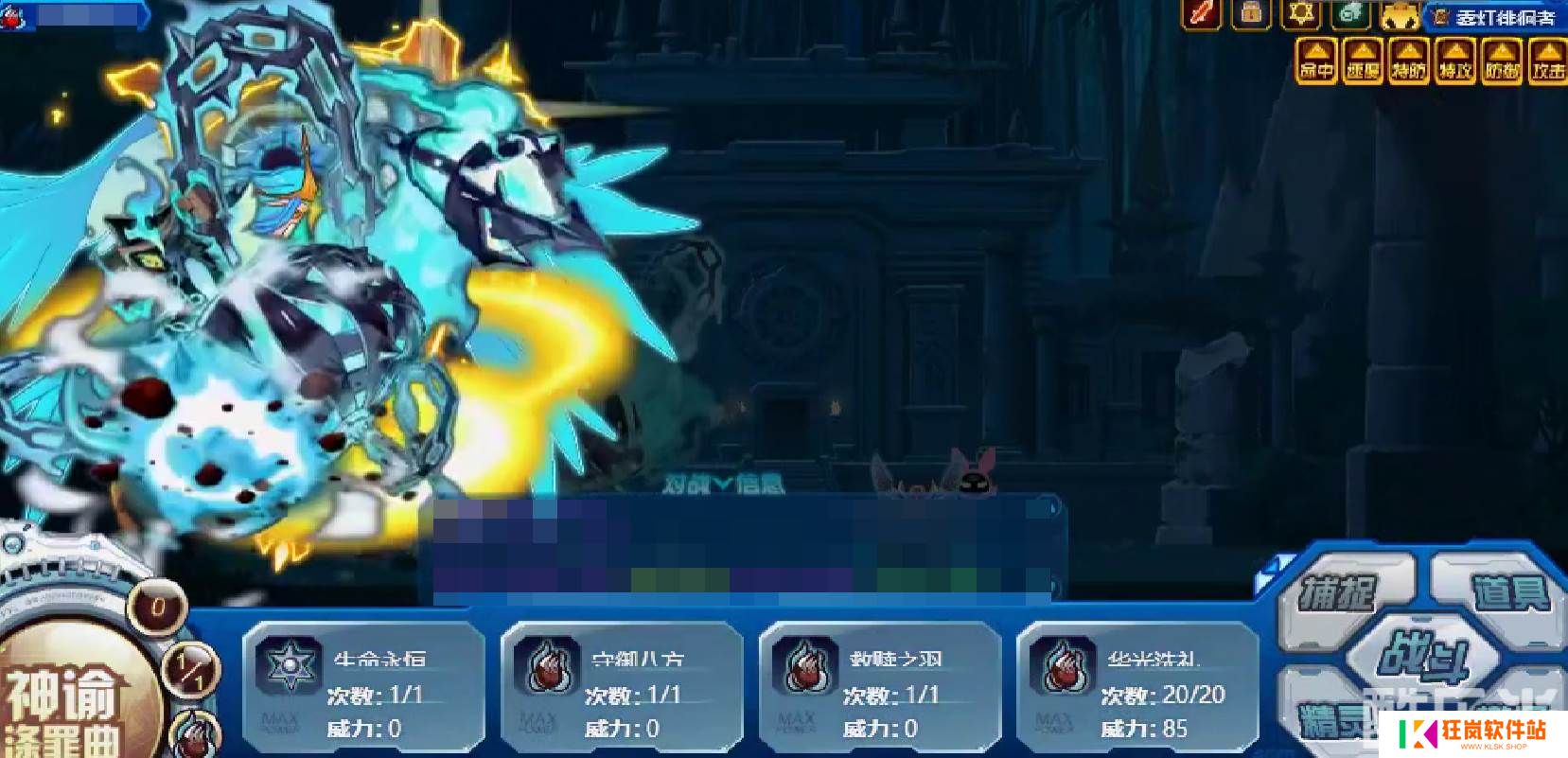Click the golden hexagram star icon
Screen dimensions: 1568x758
tap(1300, 14)
